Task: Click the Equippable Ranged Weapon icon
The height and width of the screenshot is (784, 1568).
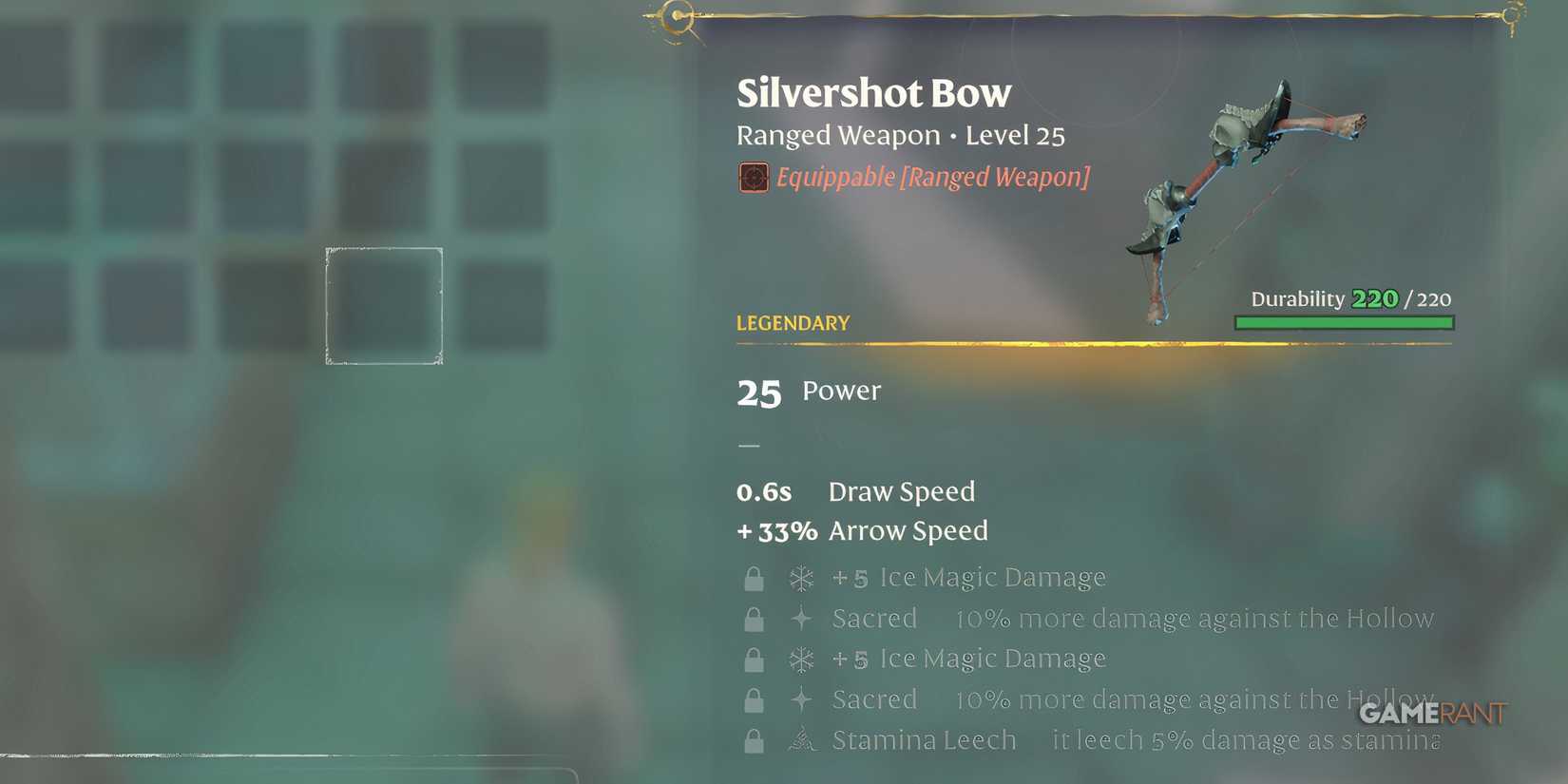Action: pos(754,177)
